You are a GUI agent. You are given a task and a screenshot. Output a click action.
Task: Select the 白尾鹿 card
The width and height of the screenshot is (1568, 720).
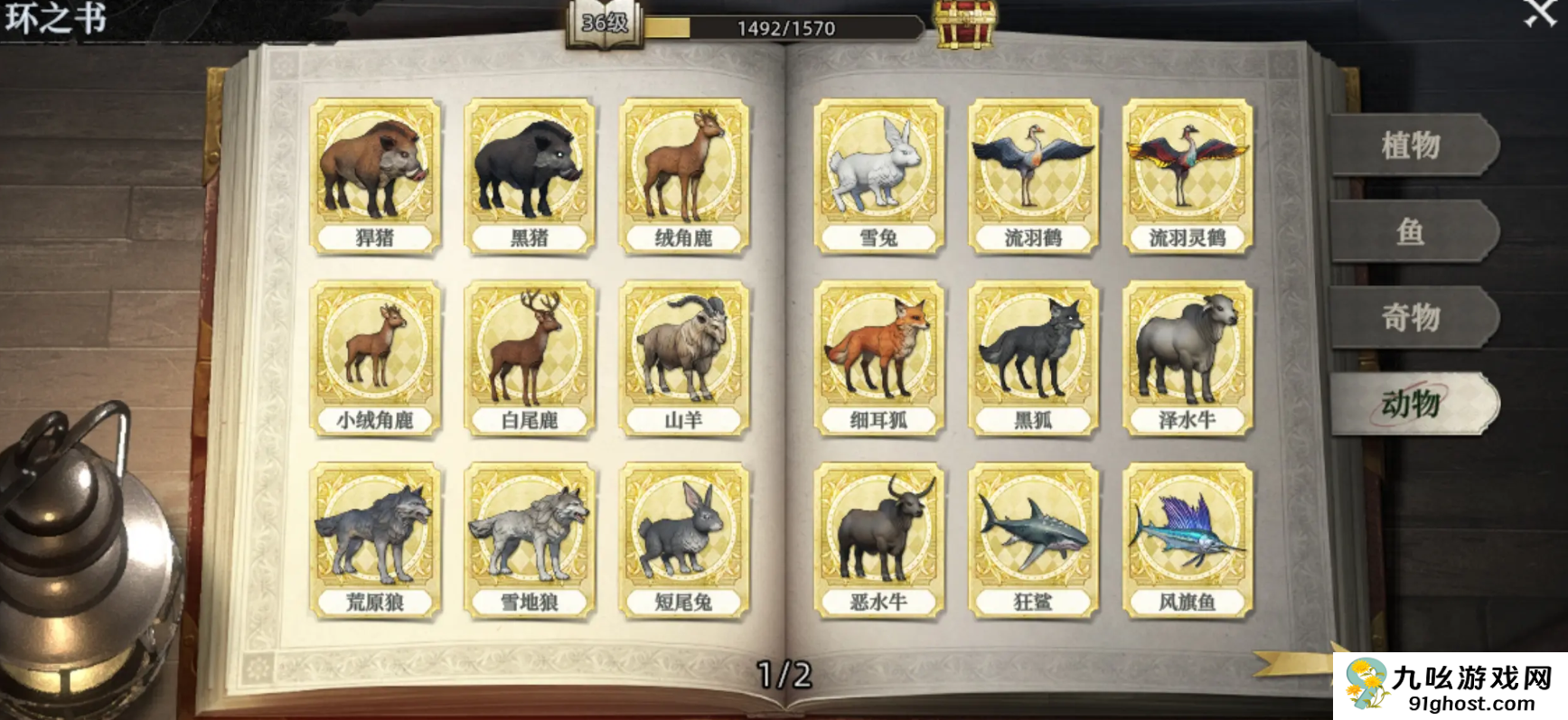[x=530, y=359]
